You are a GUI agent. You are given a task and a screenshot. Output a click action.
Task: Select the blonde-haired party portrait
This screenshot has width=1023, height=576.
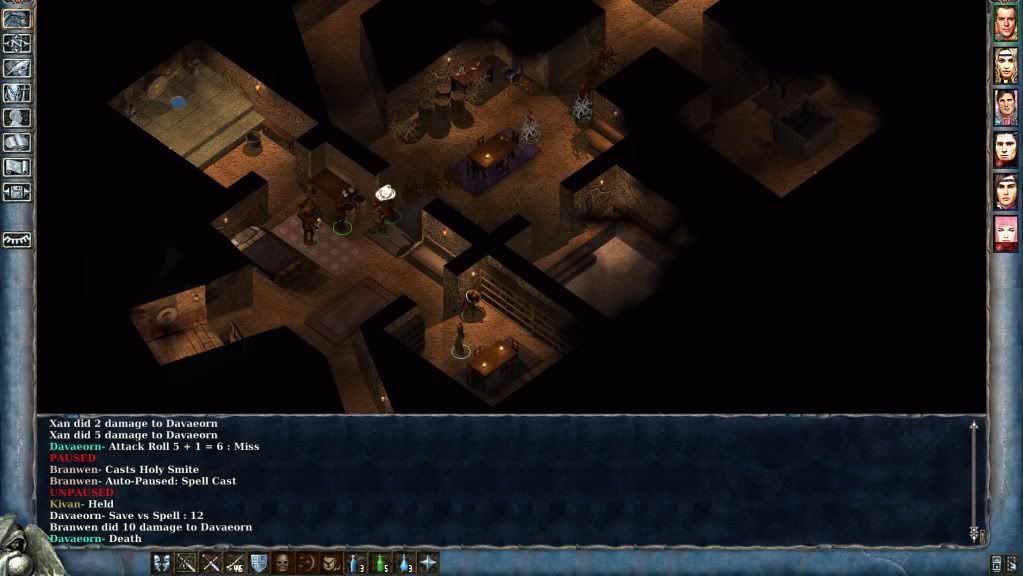pos(1005,65)
